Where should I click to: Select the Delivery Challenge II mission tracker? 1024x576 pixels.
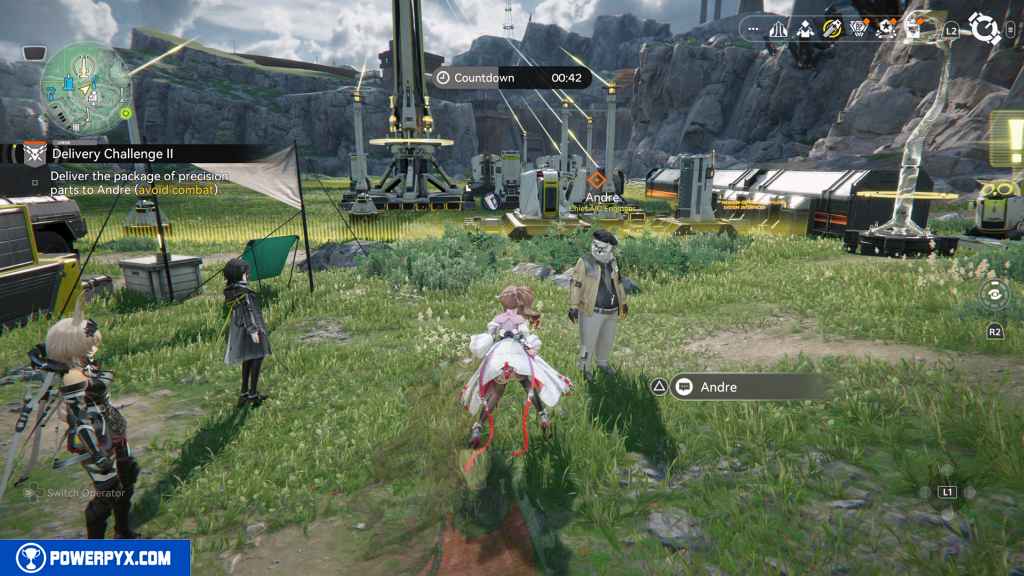click(x=118, y=153)
